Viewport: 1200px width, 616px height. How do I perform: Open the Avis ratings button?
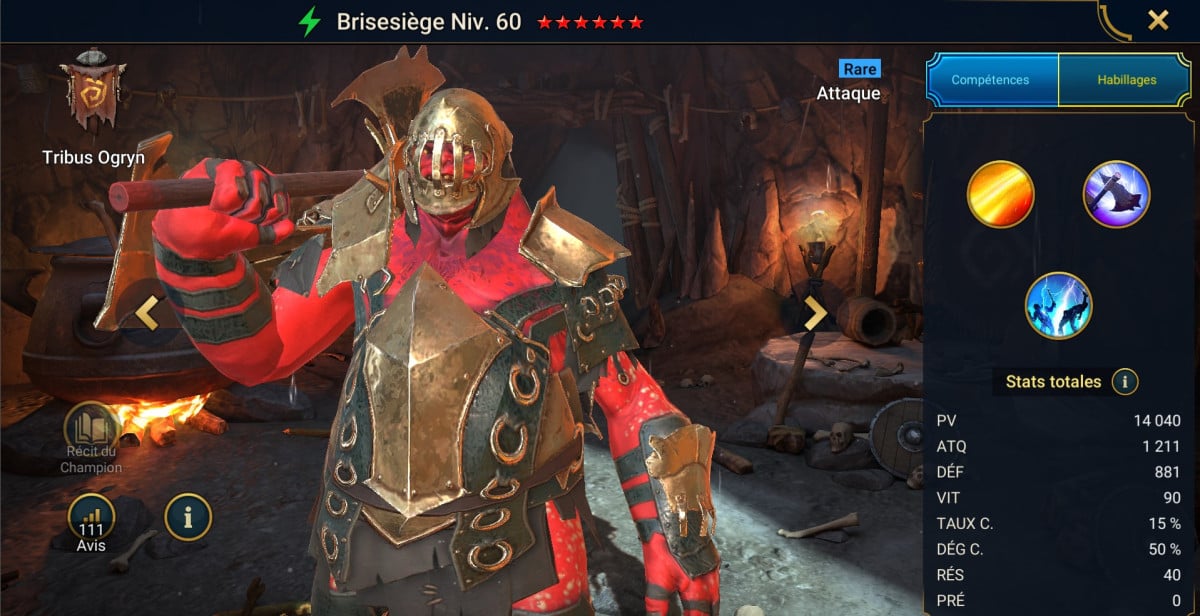[x=91, y=518]
